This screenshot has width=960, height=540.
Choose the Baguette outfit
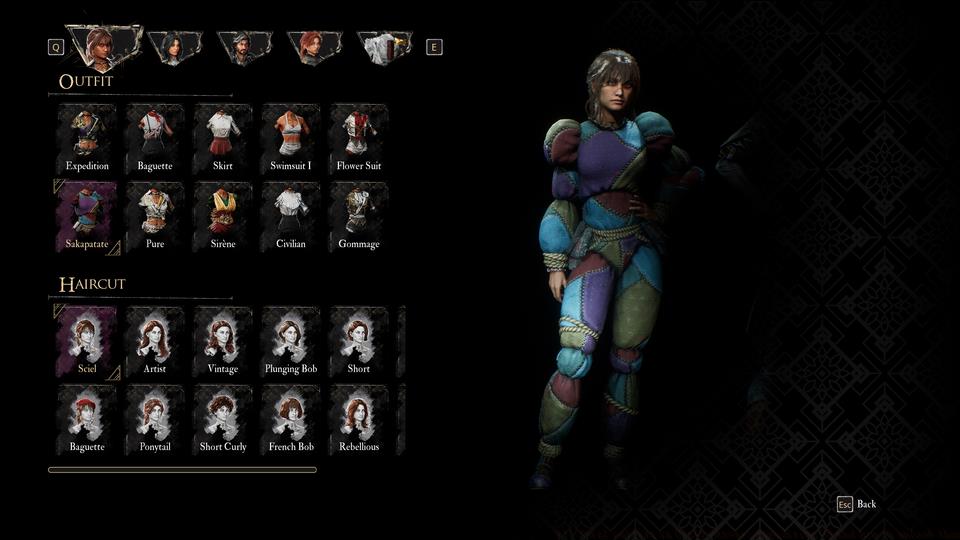155,137
